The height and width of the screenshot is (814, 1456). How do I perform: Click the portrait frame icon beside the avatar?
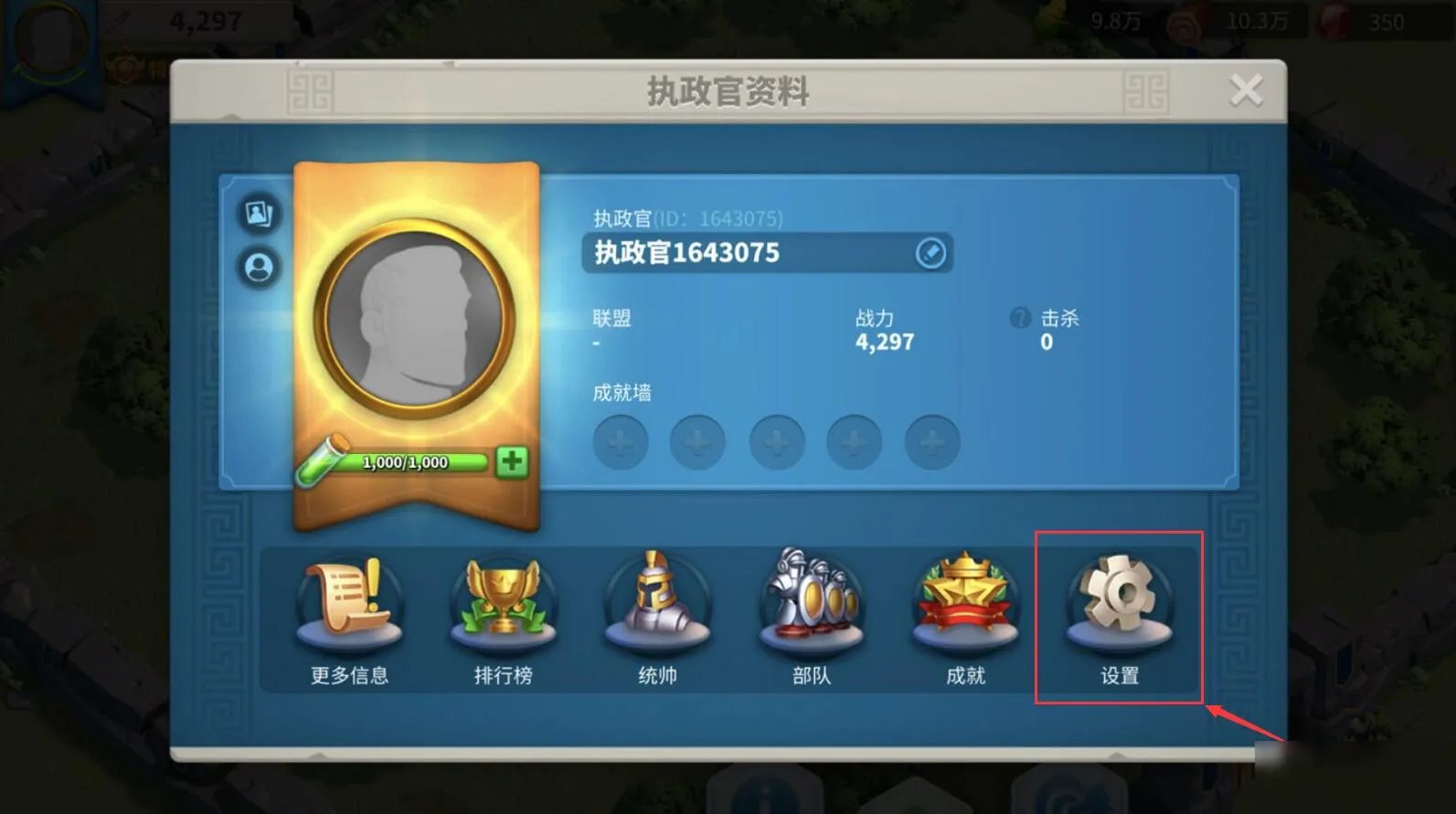(259, 214)
